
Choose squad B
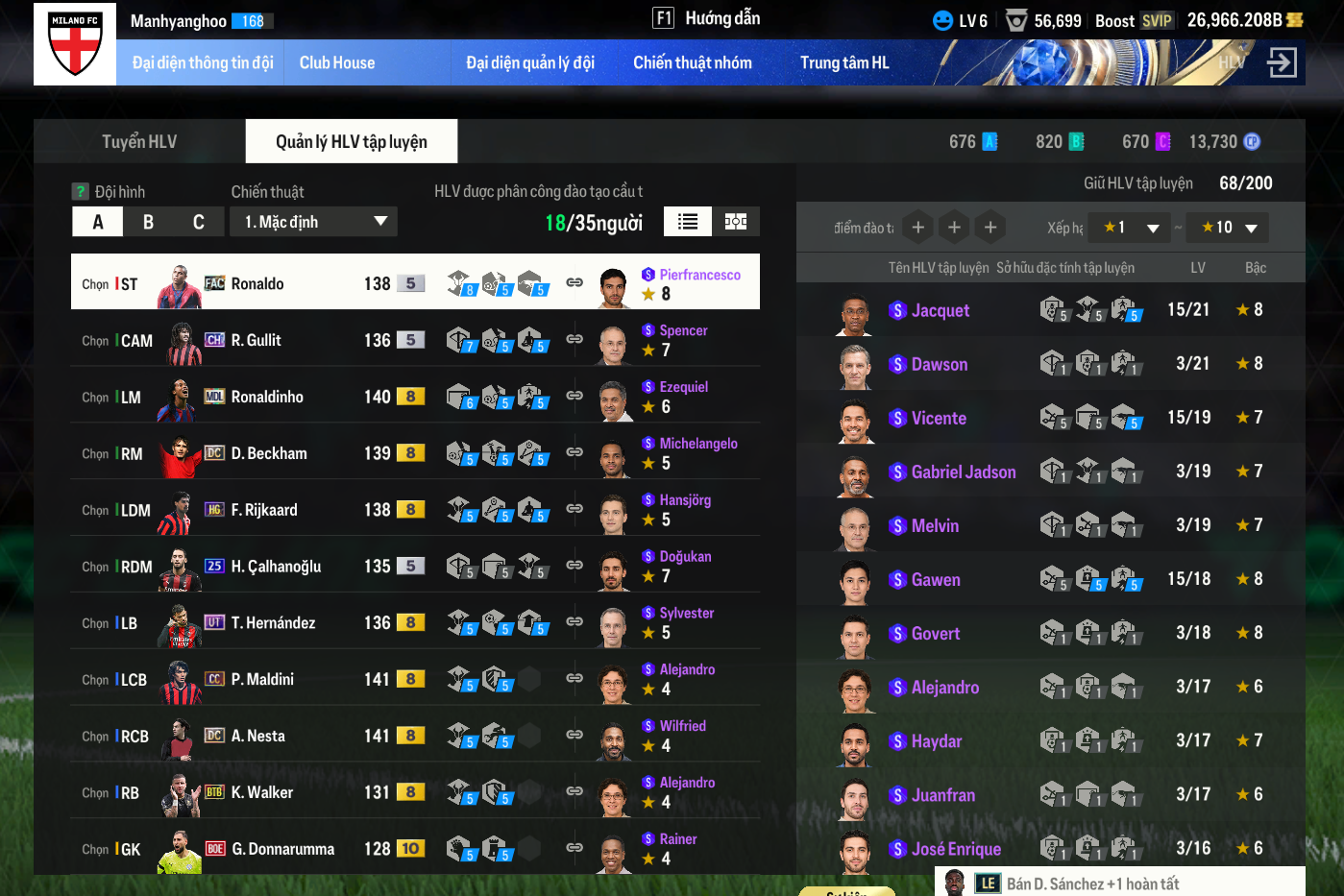pos(148,222)
